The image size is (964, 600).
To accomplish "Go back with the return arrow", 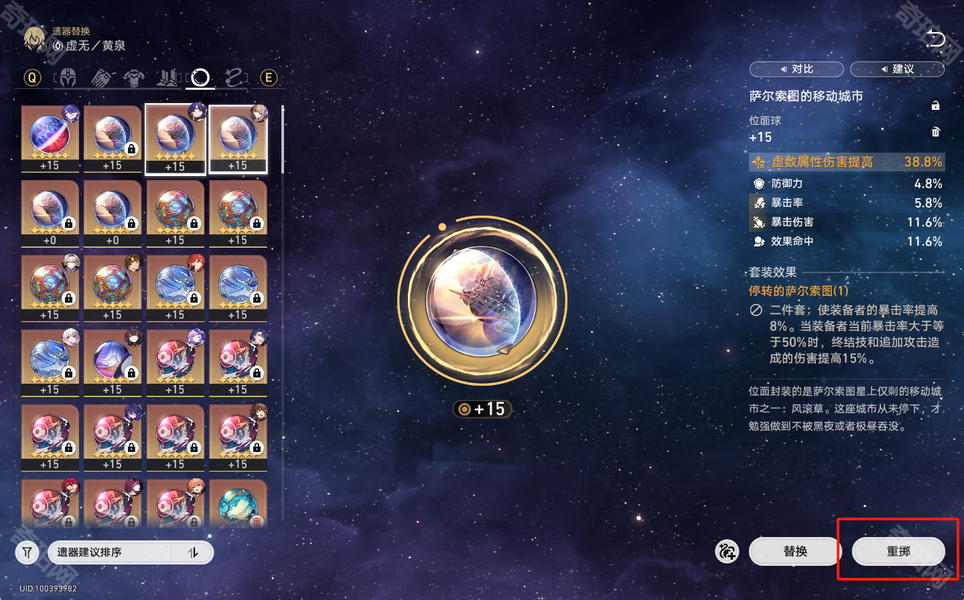I will pos(935,39).
